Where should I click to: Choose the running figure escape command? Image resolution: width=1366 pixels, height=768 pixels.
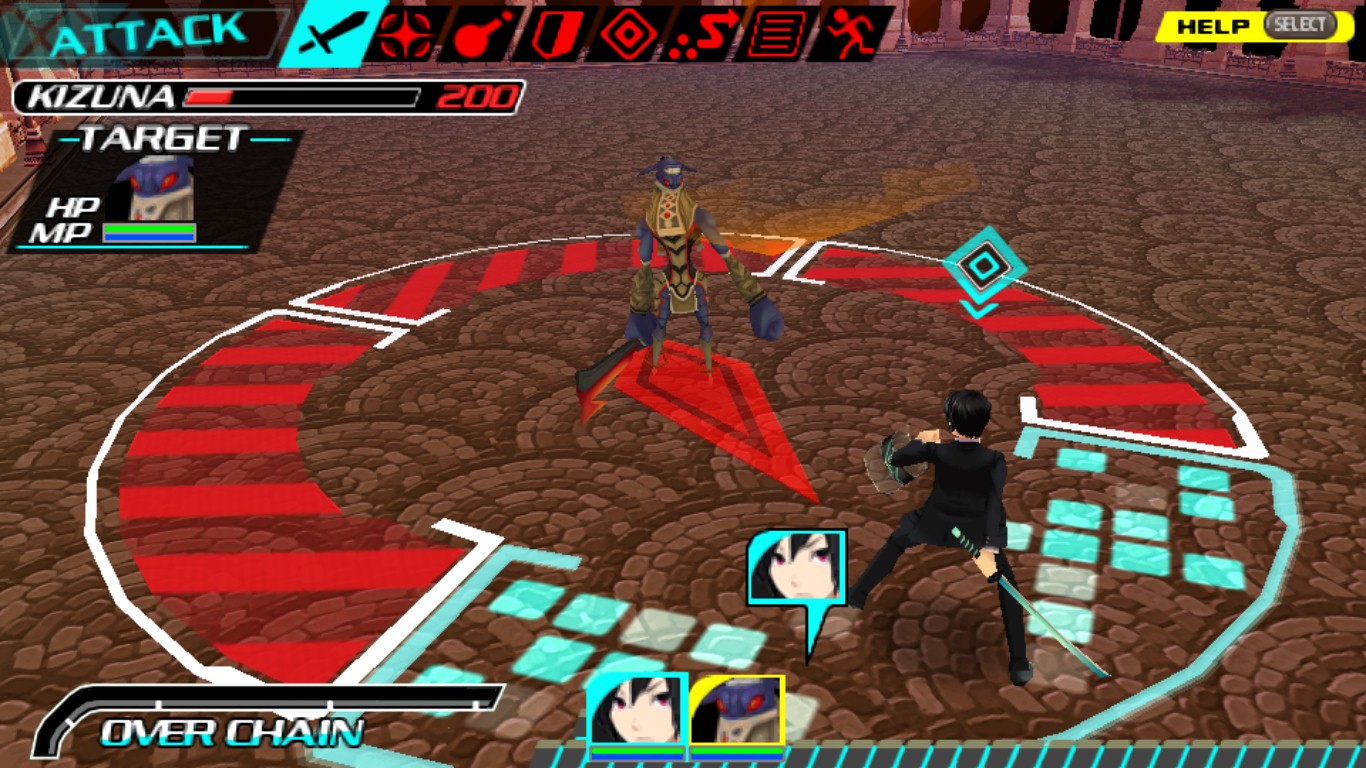click(851, 35)
